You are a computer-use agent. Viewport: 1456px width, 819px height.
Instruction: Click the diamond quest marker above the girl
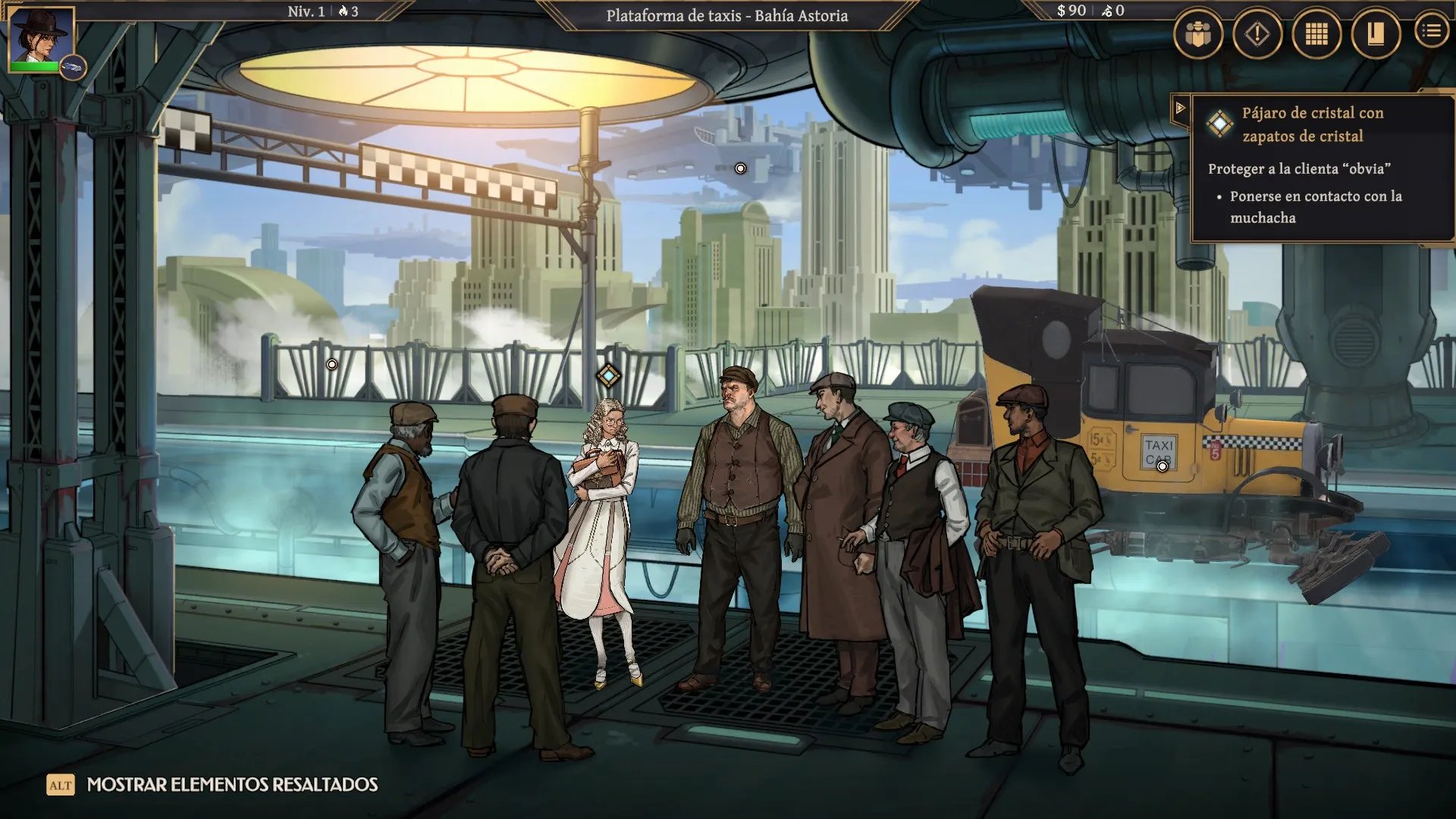pos(608,375)
